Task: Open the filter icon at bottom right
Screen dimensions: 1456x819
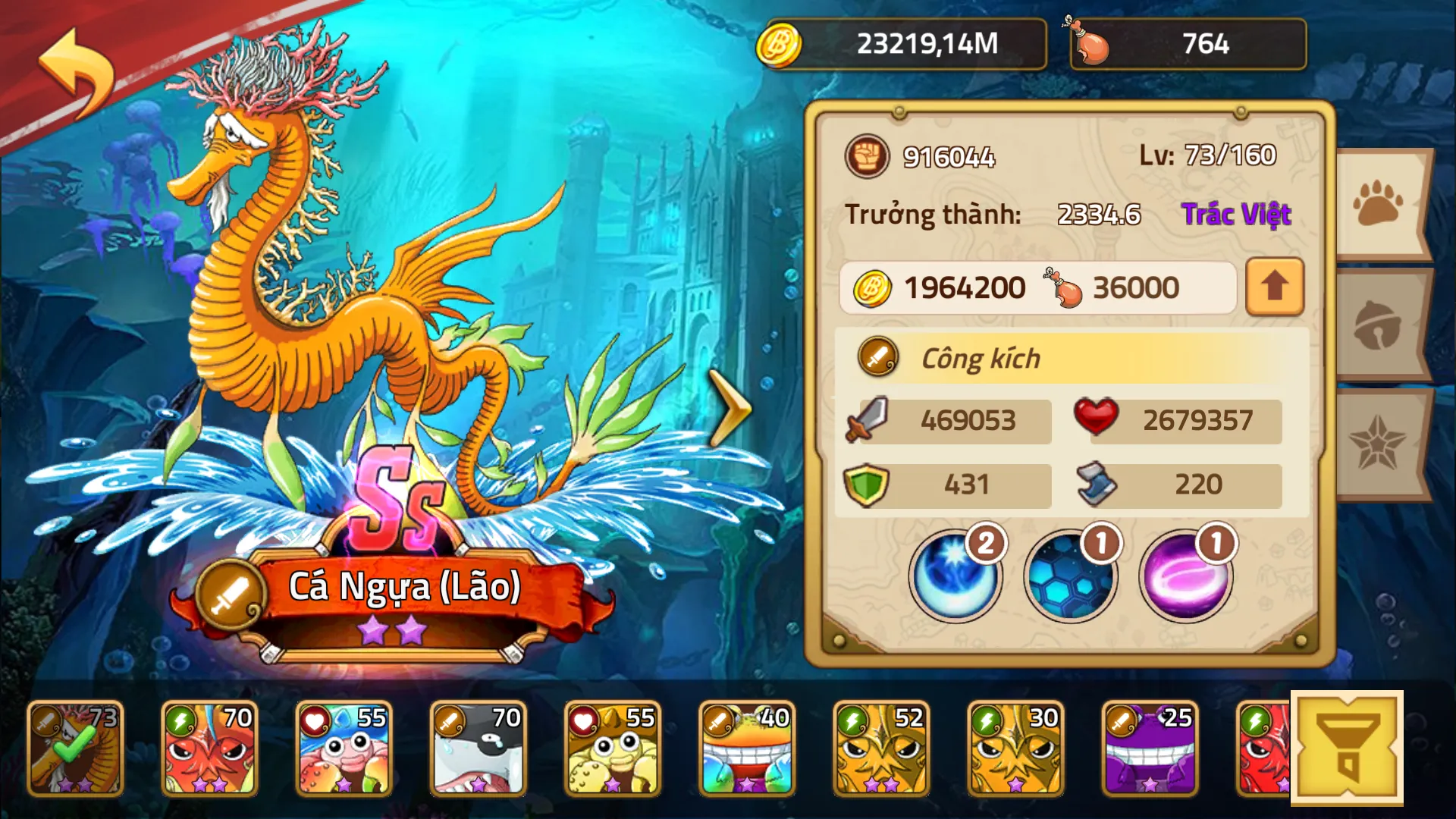Action: [x=1348, y=747]
